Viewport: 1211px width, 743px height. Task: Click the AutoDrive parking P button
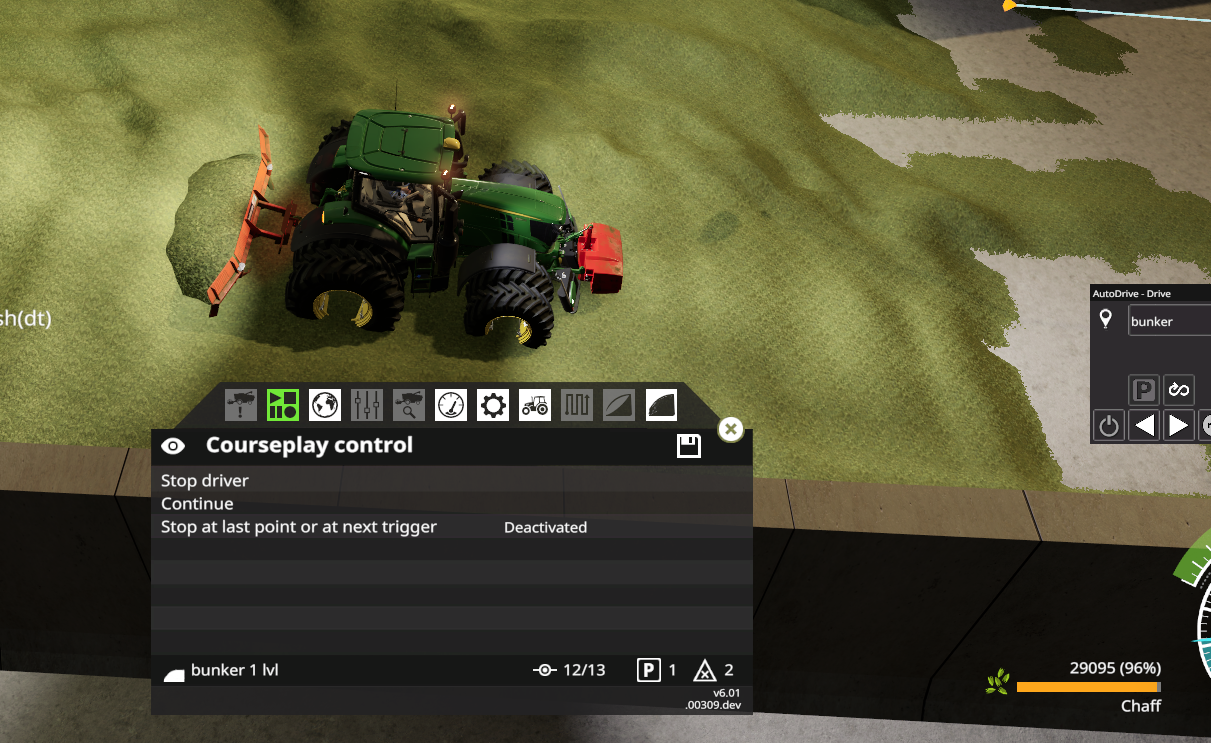1143,390
